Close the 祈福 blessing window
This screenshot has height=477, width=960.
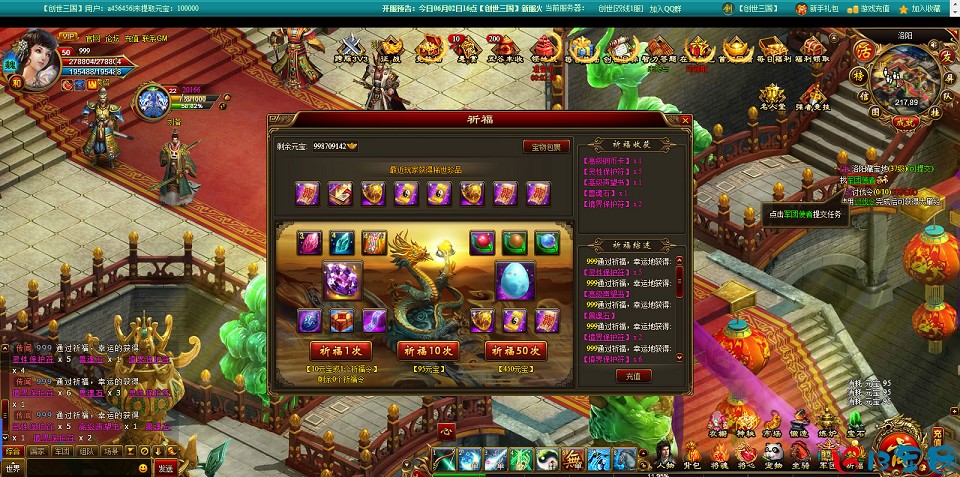coord(685,120)
